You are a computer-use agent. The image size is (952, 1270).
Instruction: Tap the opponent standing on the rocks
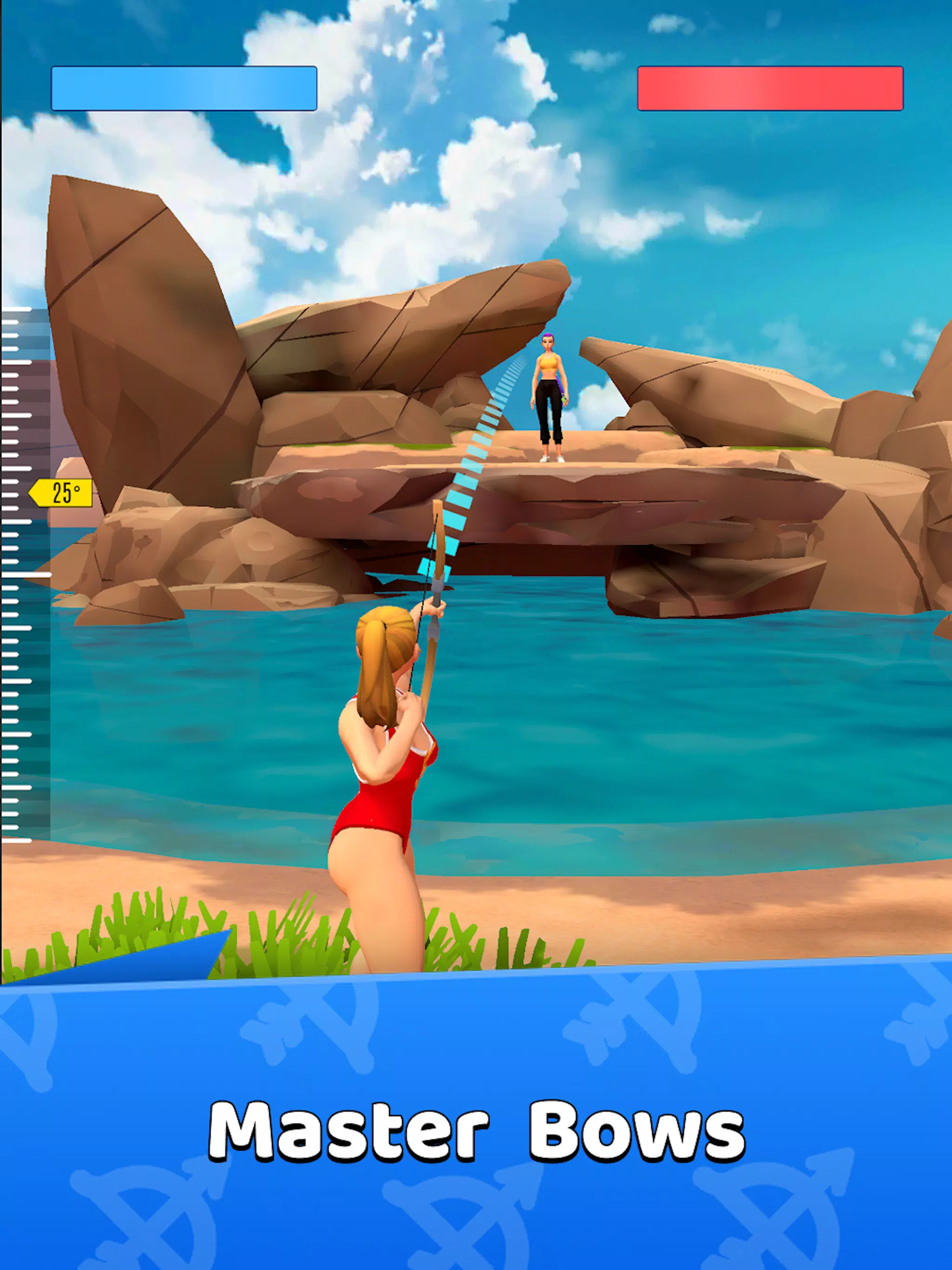[x=549, y=396]
